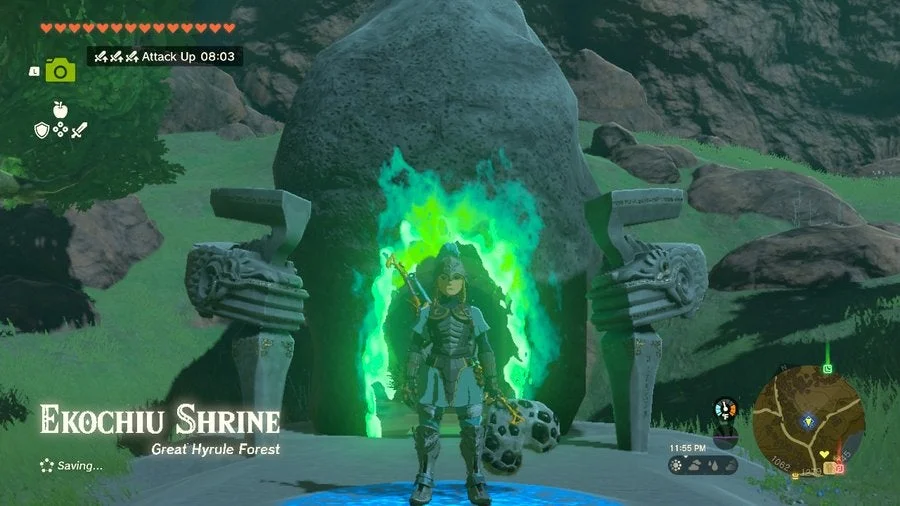Viewport: 900px width, 506px height.
Task: Select the green quest marker atop the minimap
Action: tap(827, 368)
